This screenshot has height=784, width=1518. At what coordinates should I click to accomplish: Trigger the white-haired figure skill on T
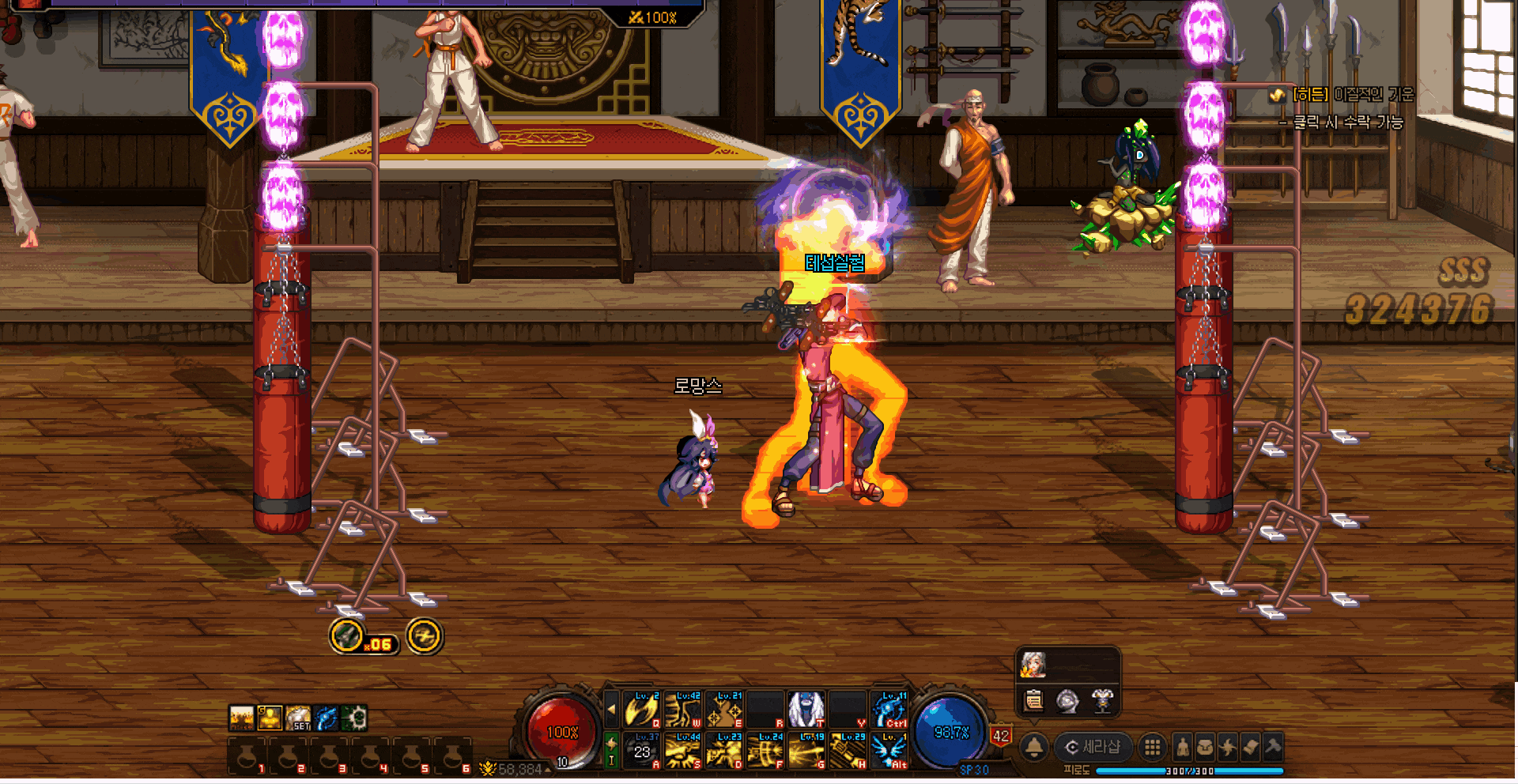point(806,710)
